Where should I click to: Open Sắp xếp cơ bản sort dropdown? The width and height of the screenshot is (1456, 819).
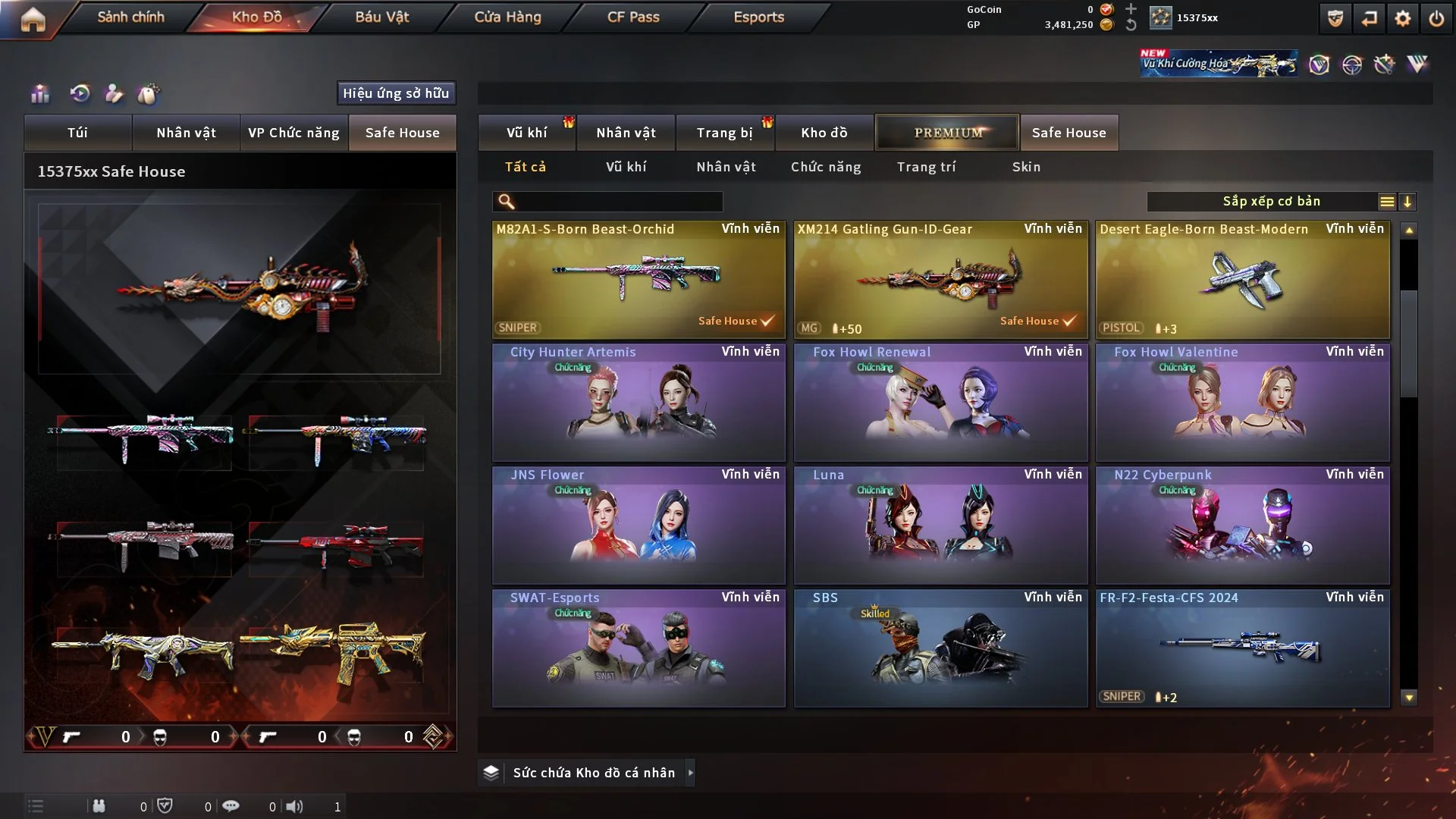1271,202
